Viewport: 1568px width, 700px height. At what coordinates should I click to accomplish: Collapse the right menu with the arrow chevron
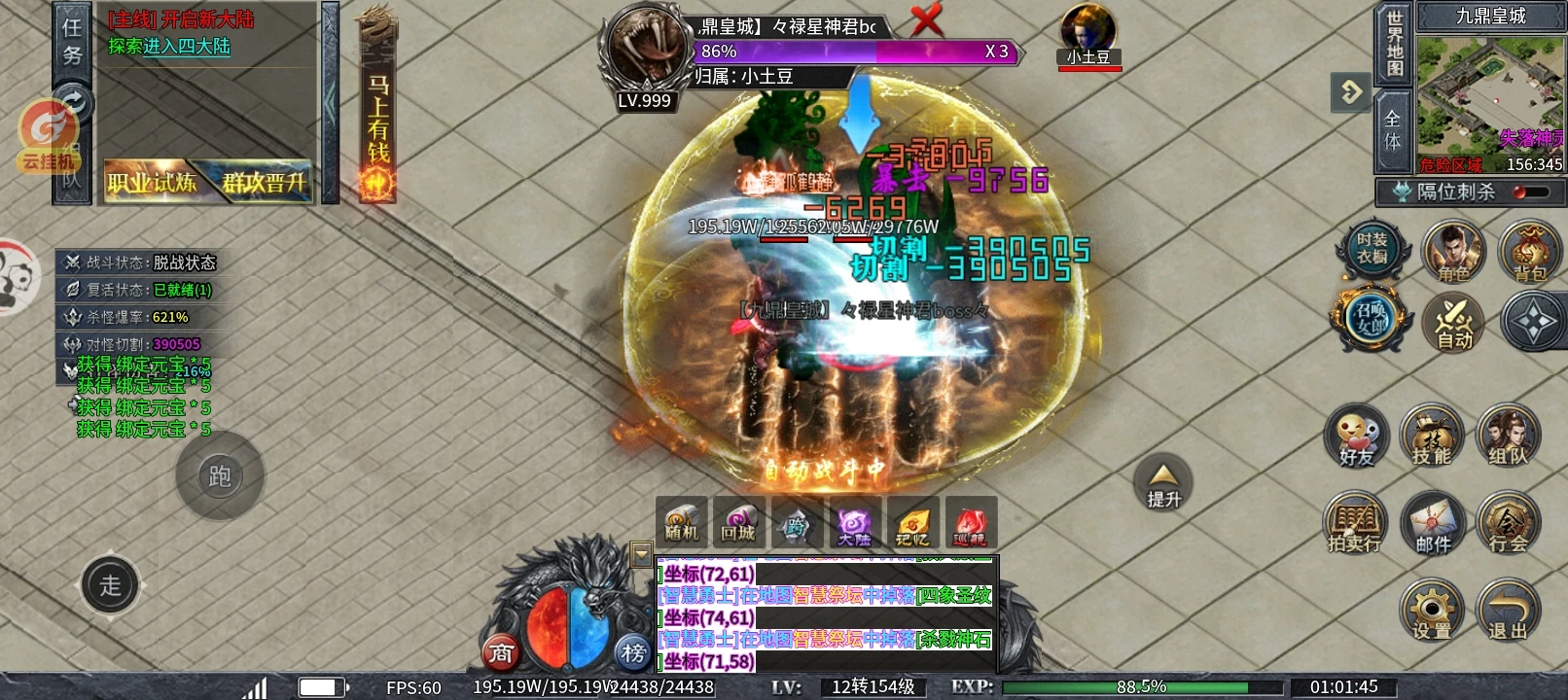(x=1350, y=92)
